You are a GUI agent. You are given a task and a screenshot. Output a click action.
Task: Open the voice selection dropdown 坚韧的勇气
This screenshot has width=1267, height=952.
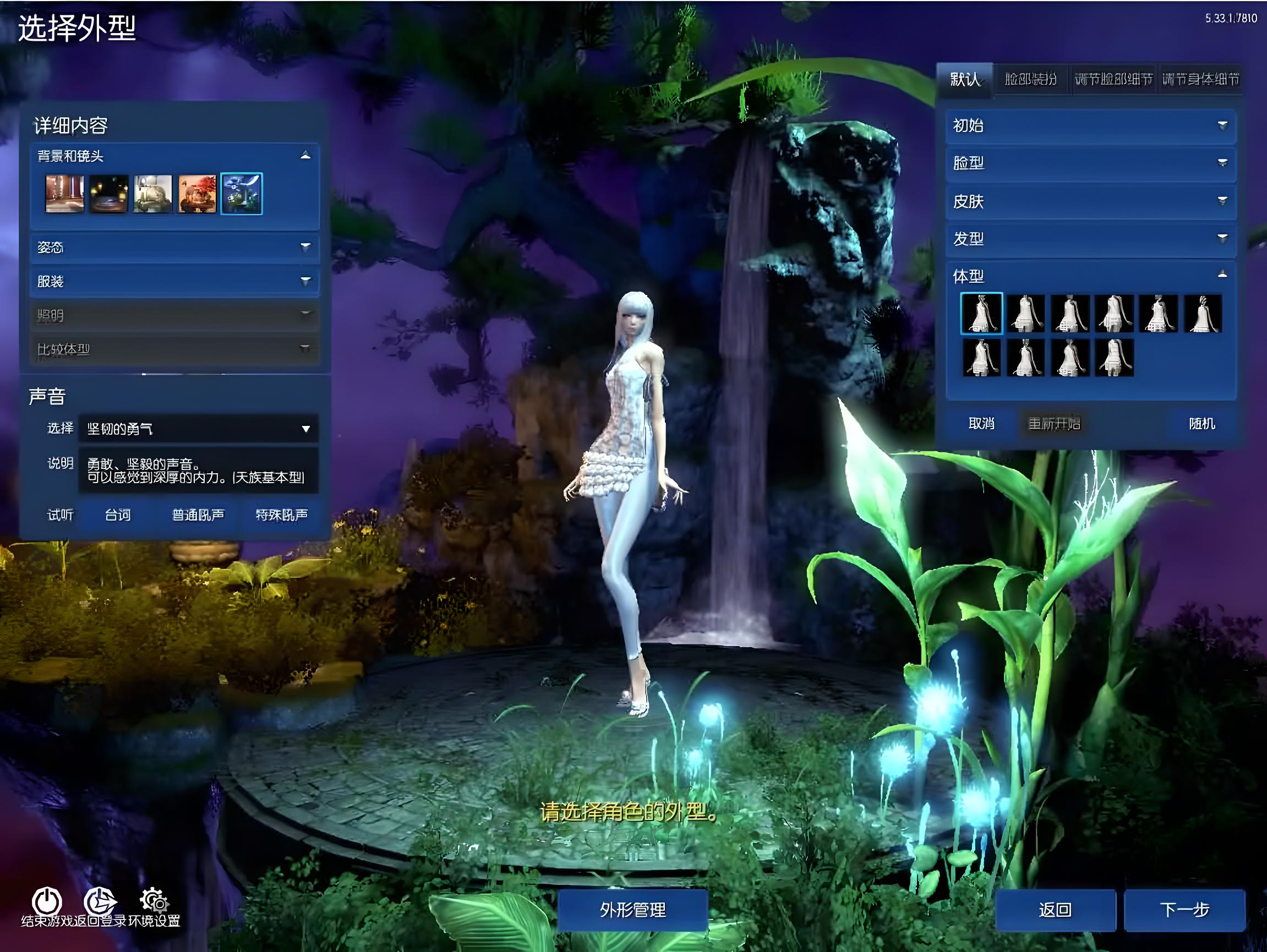tap(198, 429)
